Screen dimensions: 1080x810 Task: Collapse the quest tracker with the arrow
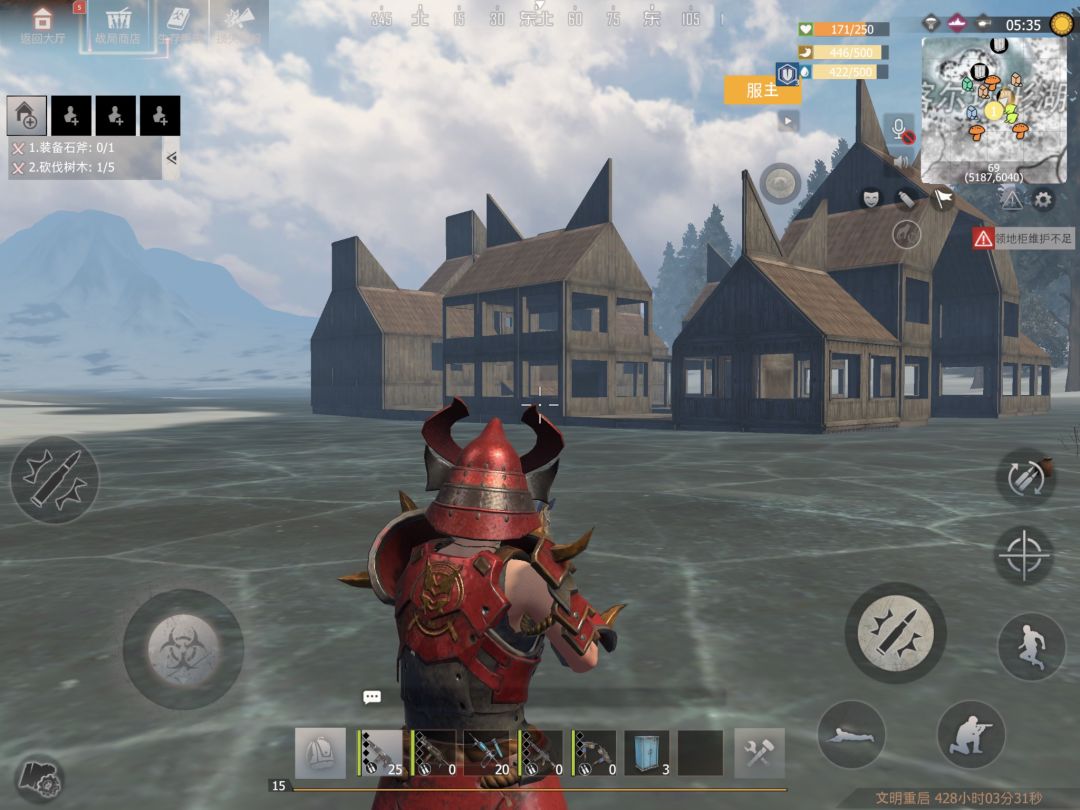[x=171, y=157]
